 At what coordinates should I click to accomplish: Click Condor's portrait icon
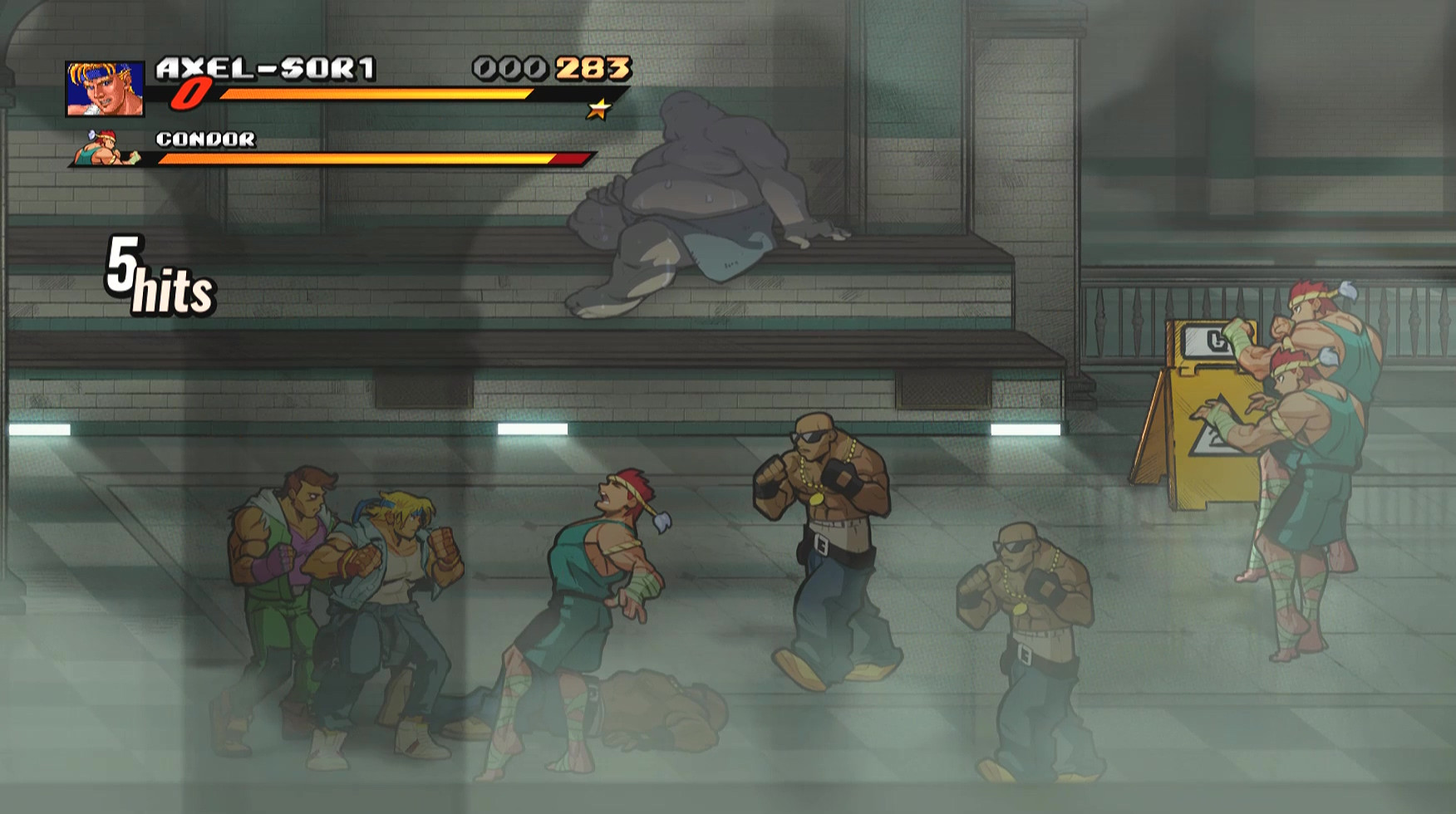click(100, 149)
